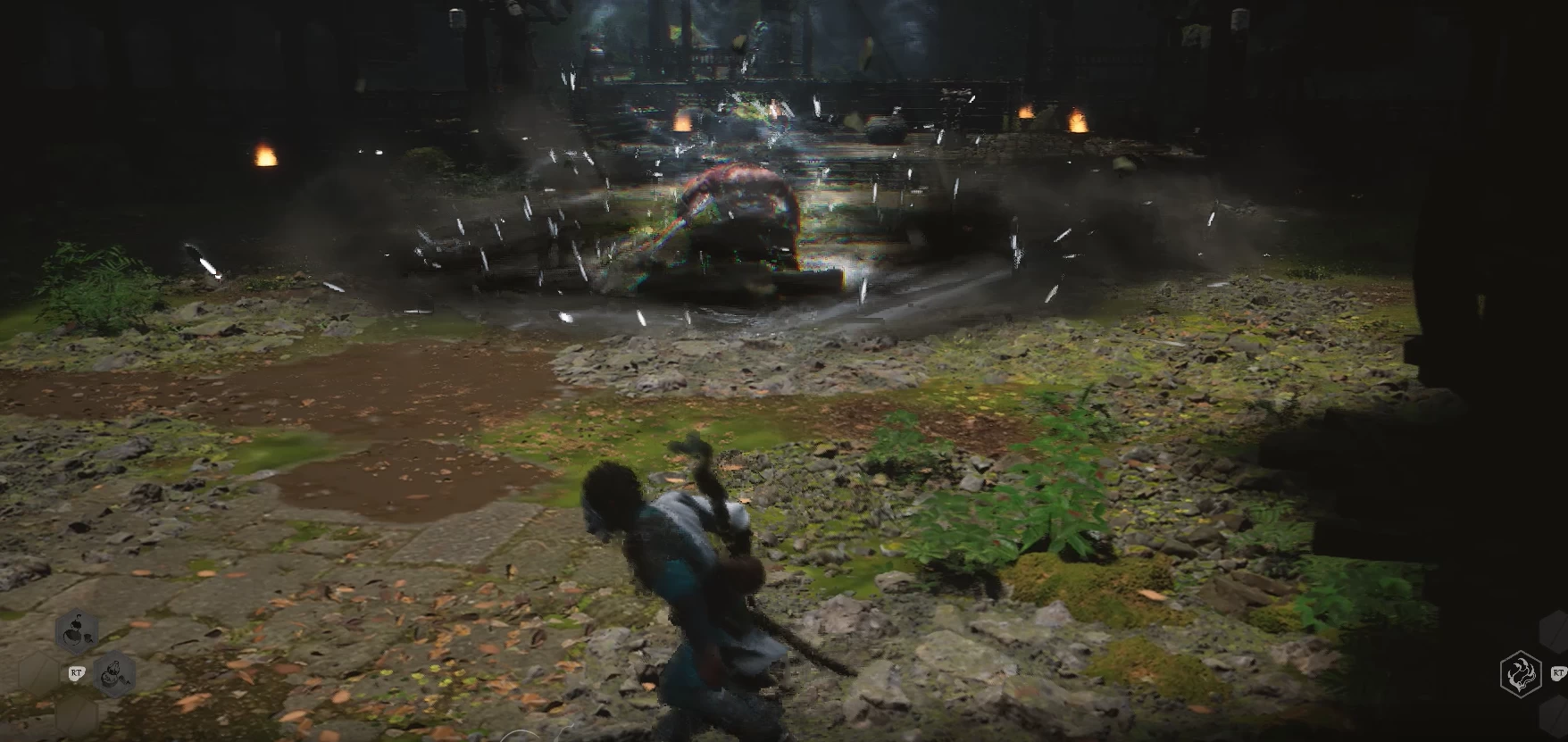Activate the flame spell hexagon icon

(1520, 673)
